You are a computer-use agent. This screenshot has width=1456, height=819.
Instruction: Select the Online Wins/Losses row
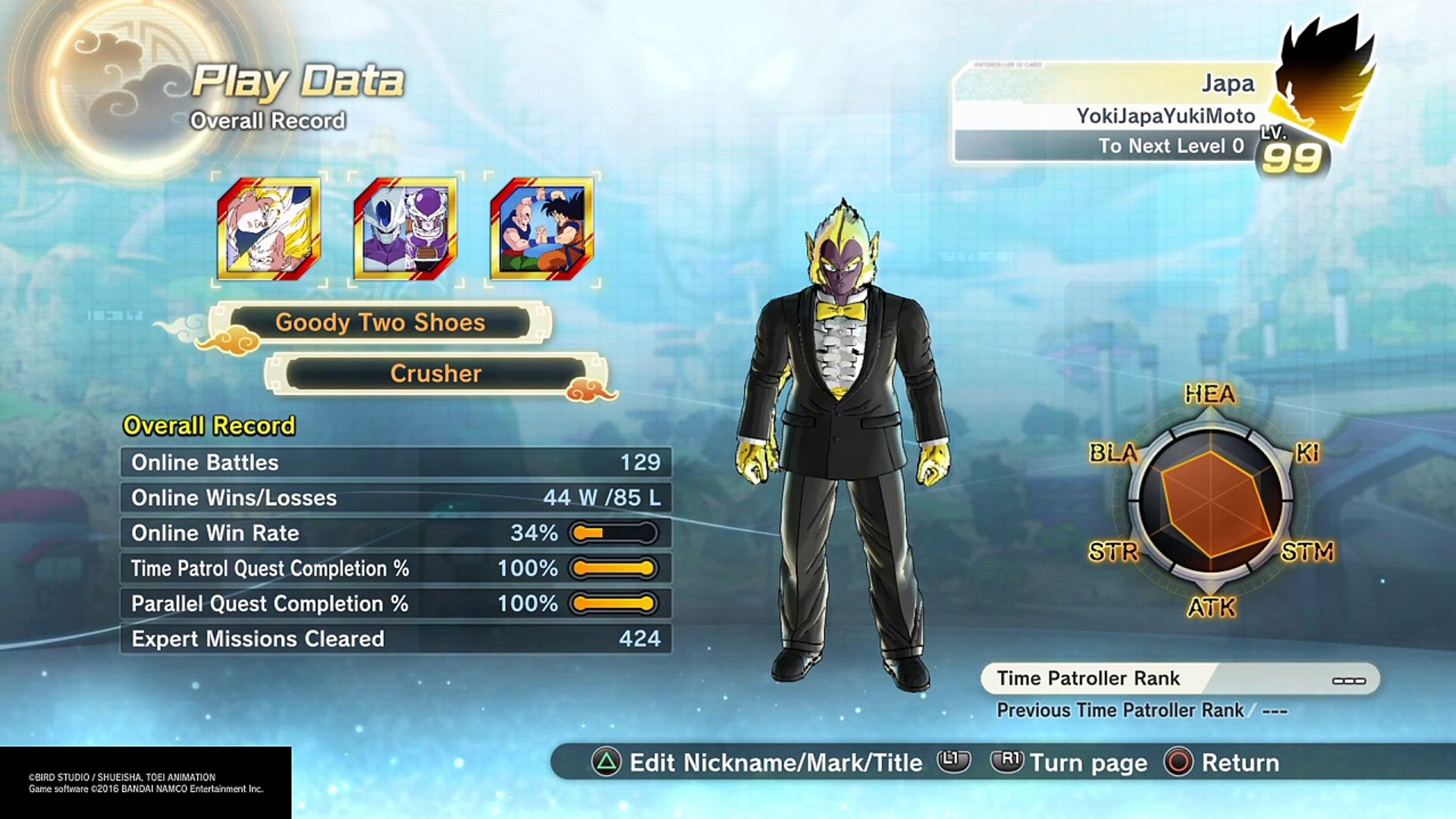click(x=396, y=497)
